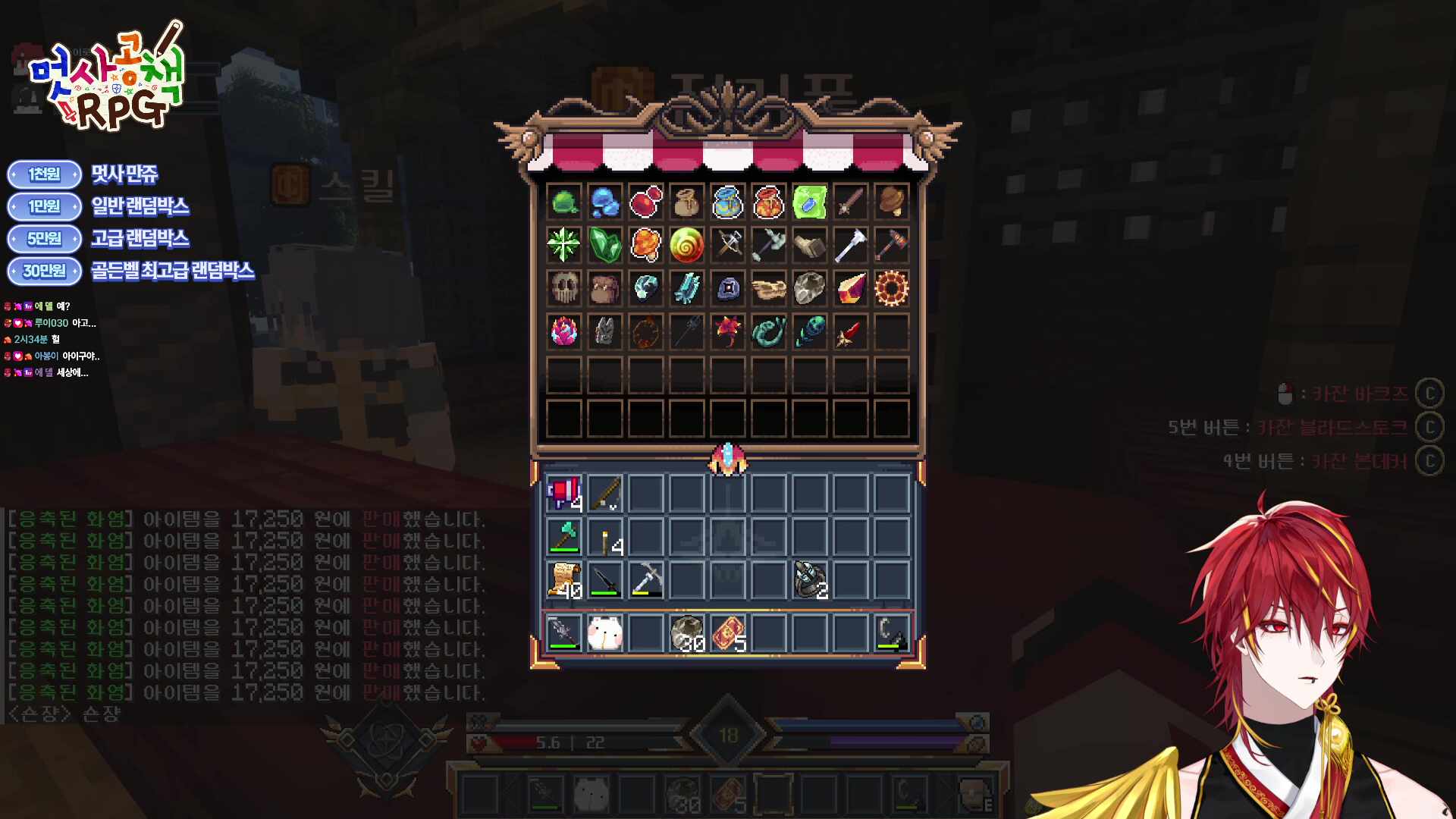Viewport: 1456px width, 819px height.
Task: Choose the white bunny item in hotbar
Action: [x=605, y=633]
